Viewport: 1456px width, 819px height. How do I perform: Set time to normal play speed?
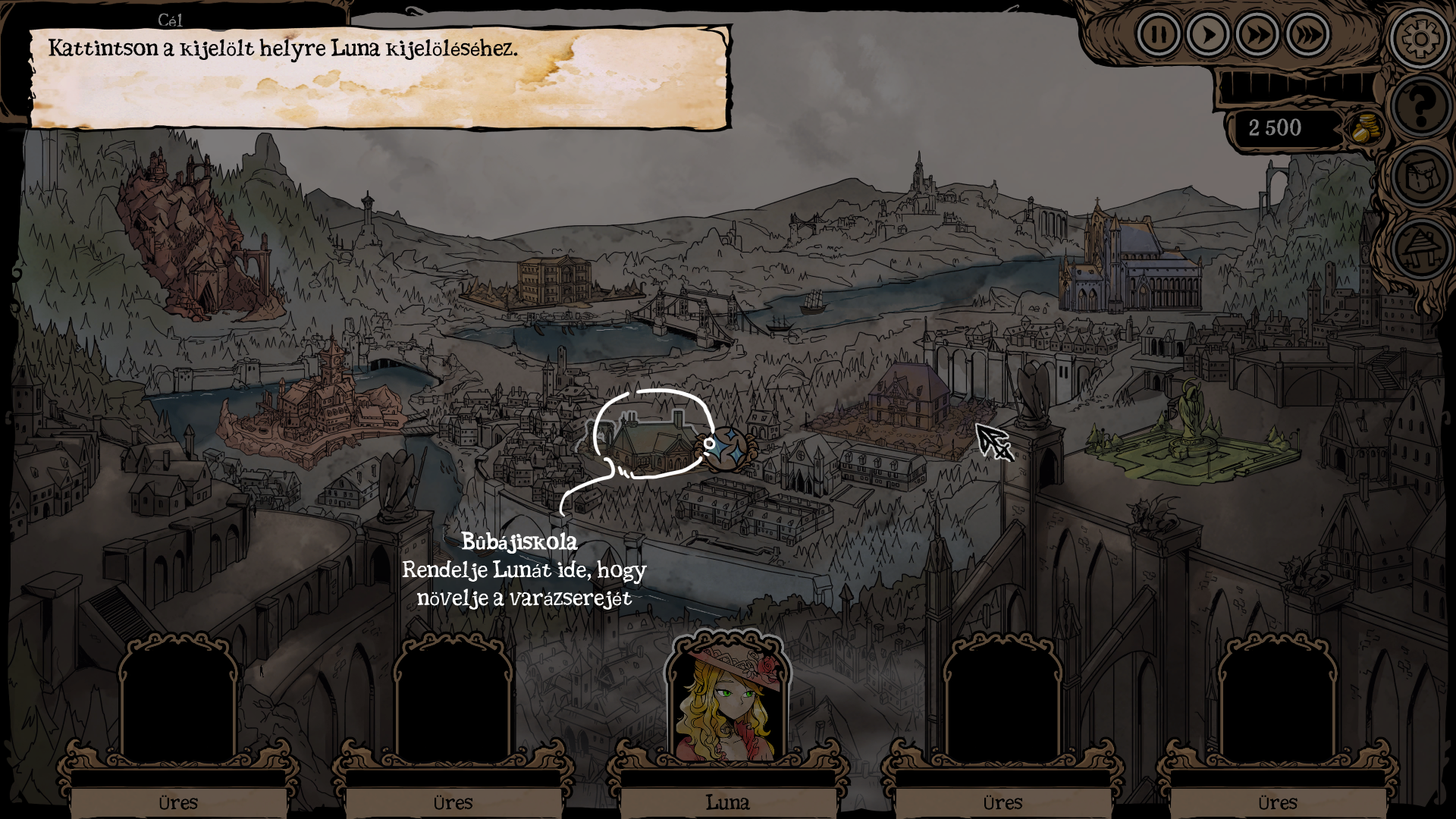pos(1207,35)
